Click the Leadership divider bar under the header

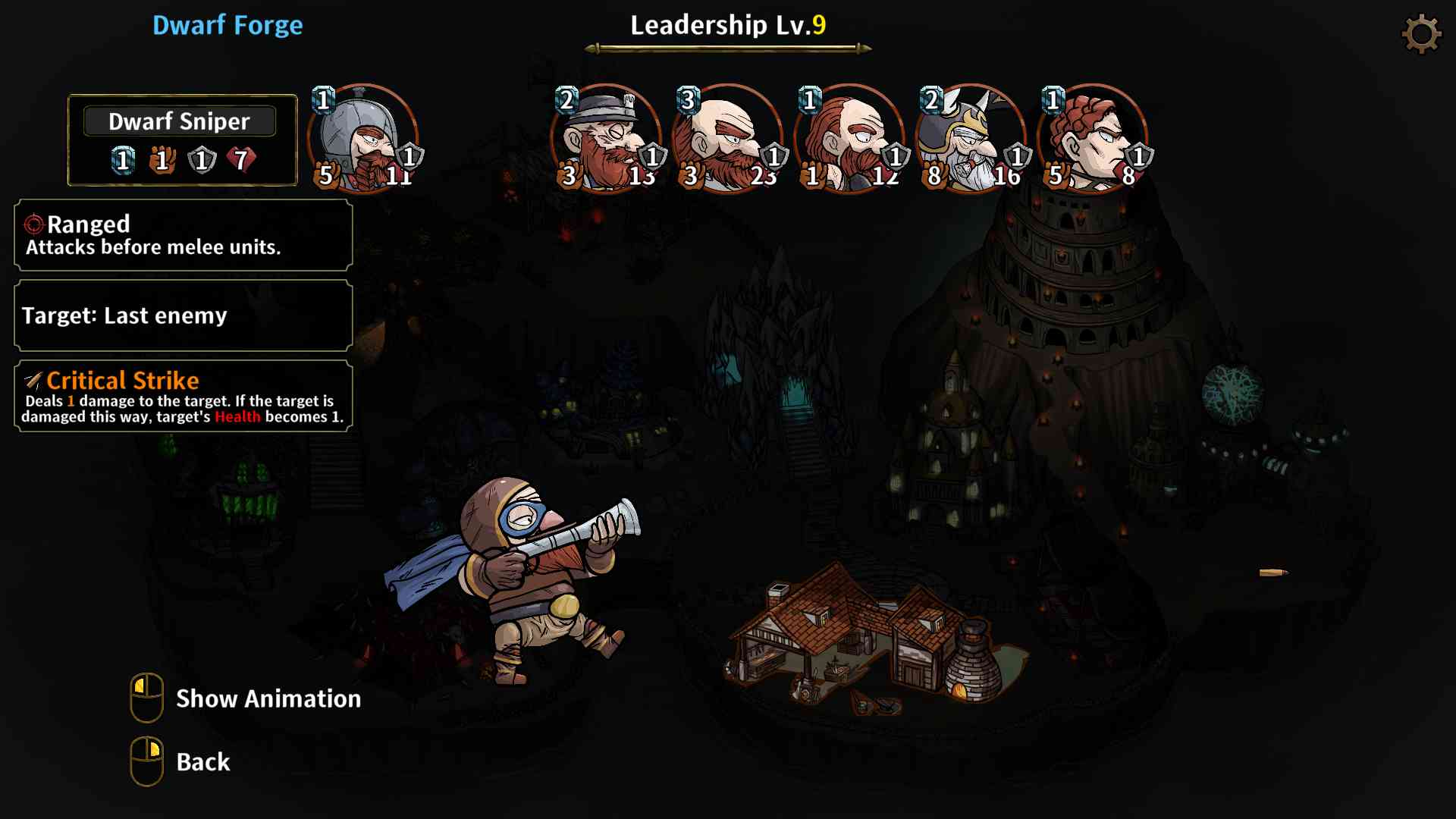[x=728, y=47]
